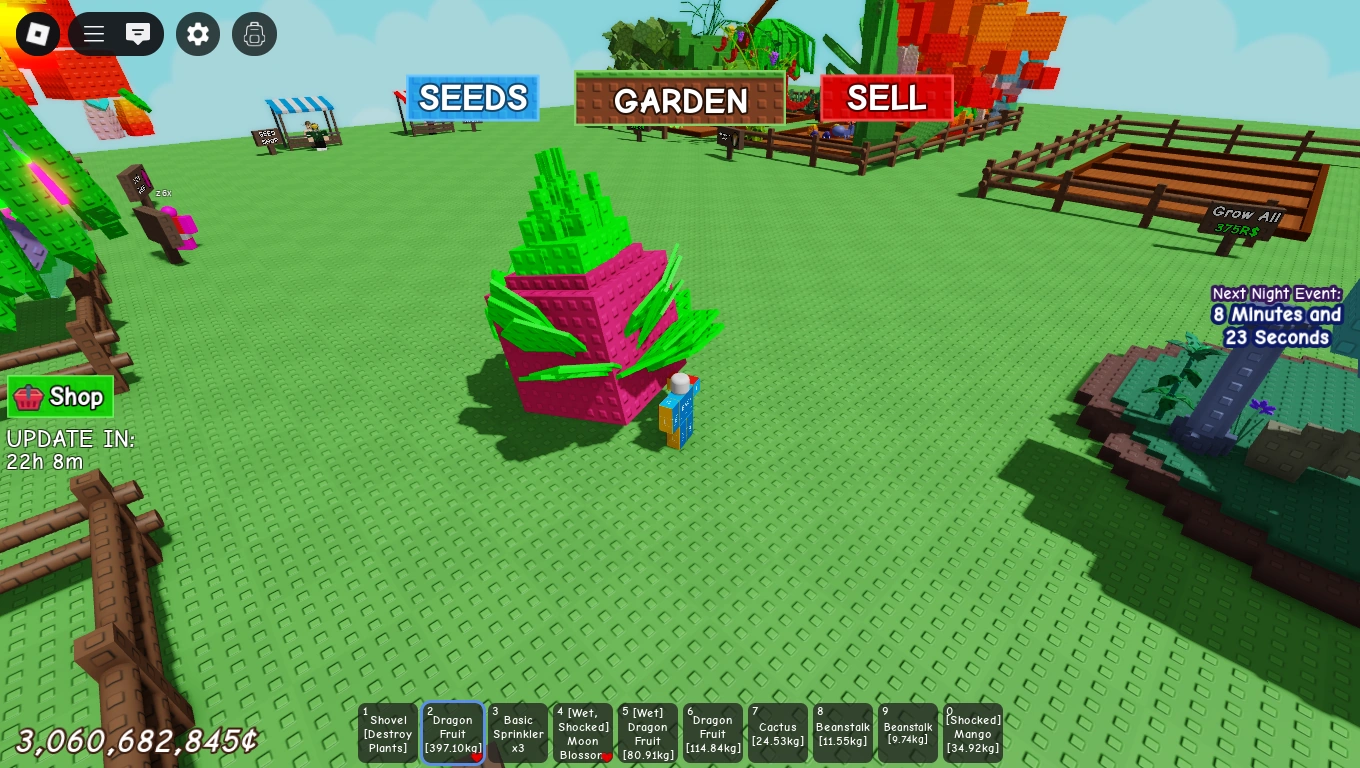This screenshot has width=1360, height=768.
Task: Equip the Dragon Fruit in slot 2
Action: click(453, 733)
